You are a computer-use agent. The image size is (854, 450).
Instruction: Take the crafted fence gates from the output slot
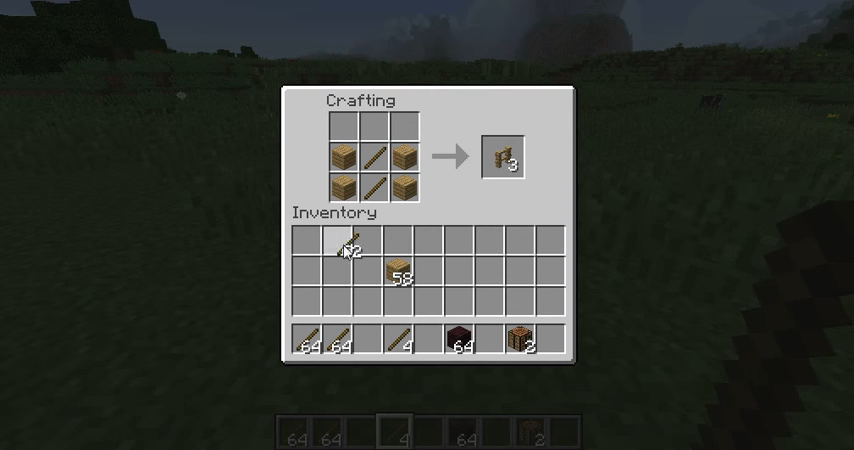(503, 157)
